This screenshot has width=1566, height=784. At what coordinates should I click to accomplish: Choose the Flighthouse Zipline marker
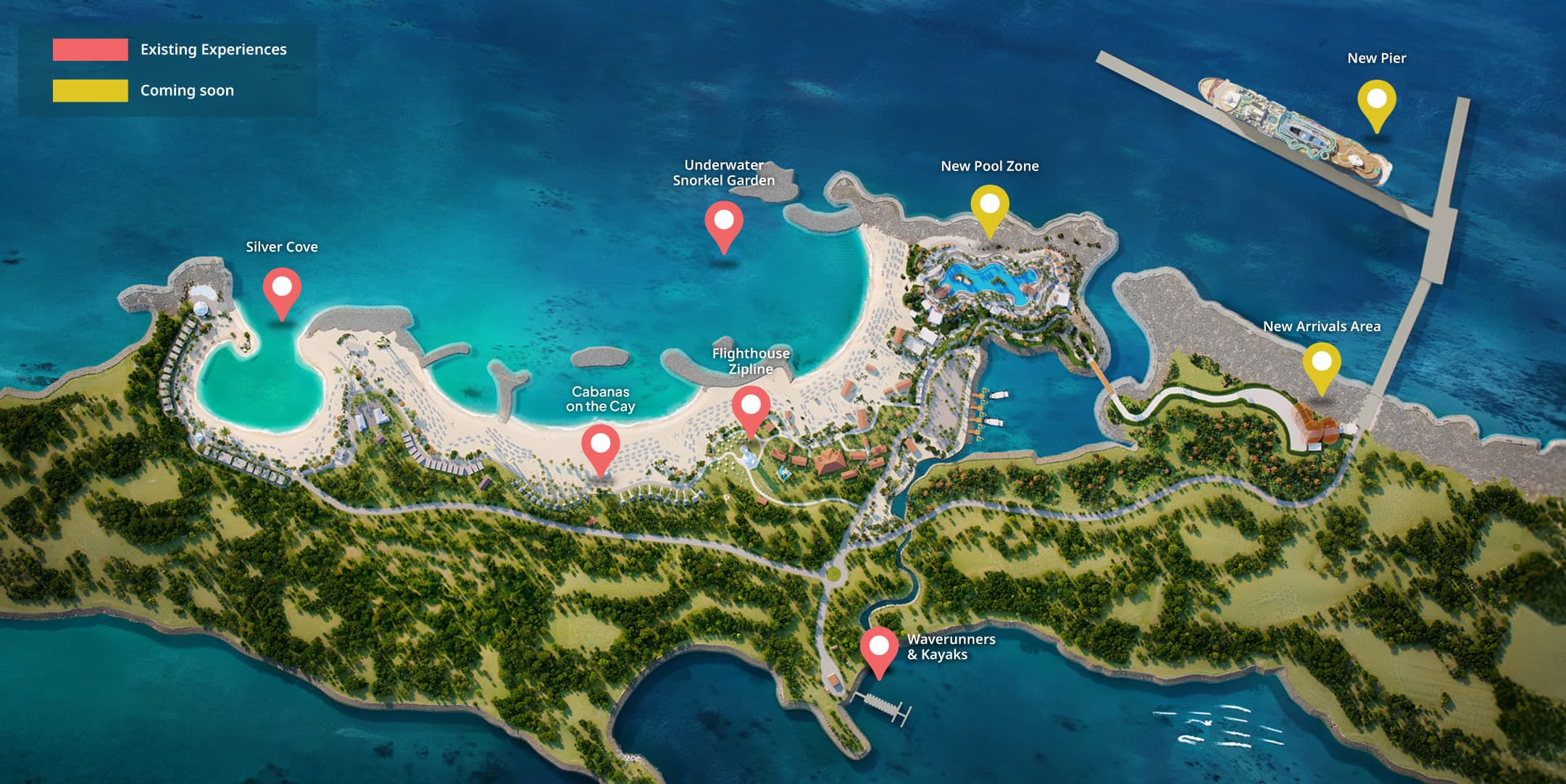(x=751, y=407)
